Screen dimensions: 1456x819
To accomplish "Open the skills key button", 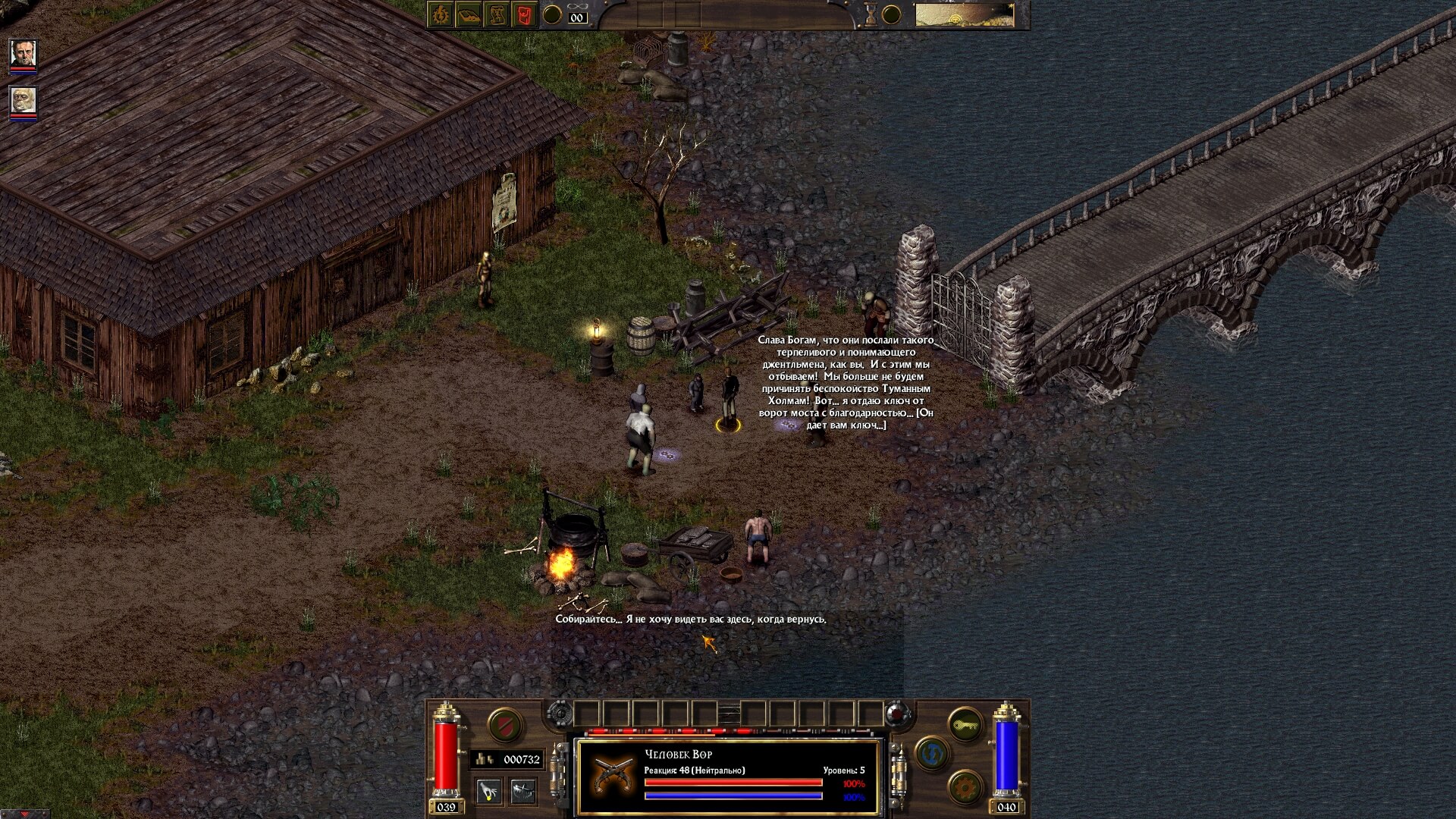I will [x=965, y=725].
